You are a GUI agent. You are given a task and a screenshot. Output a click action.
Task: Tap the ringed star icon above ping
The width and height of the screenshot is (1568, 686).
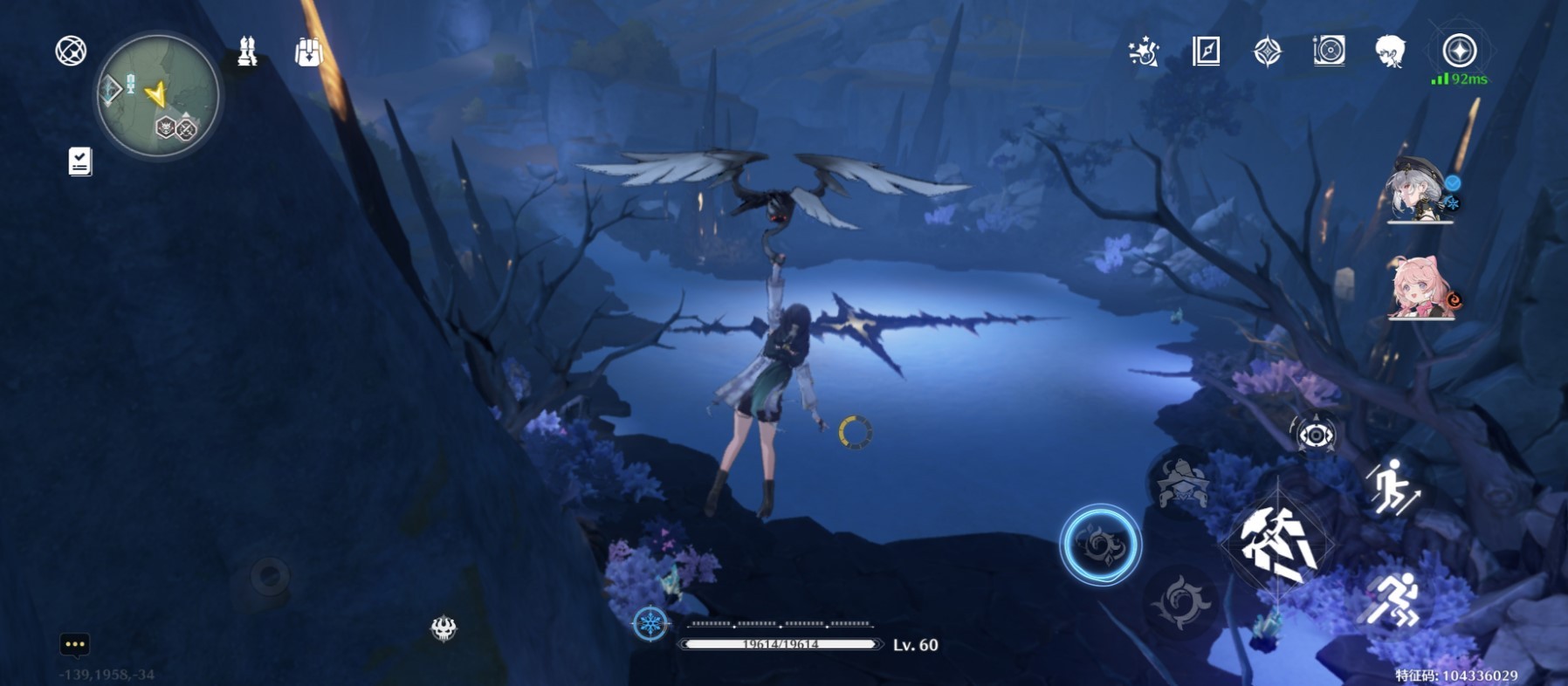[x=1459, y=51]
